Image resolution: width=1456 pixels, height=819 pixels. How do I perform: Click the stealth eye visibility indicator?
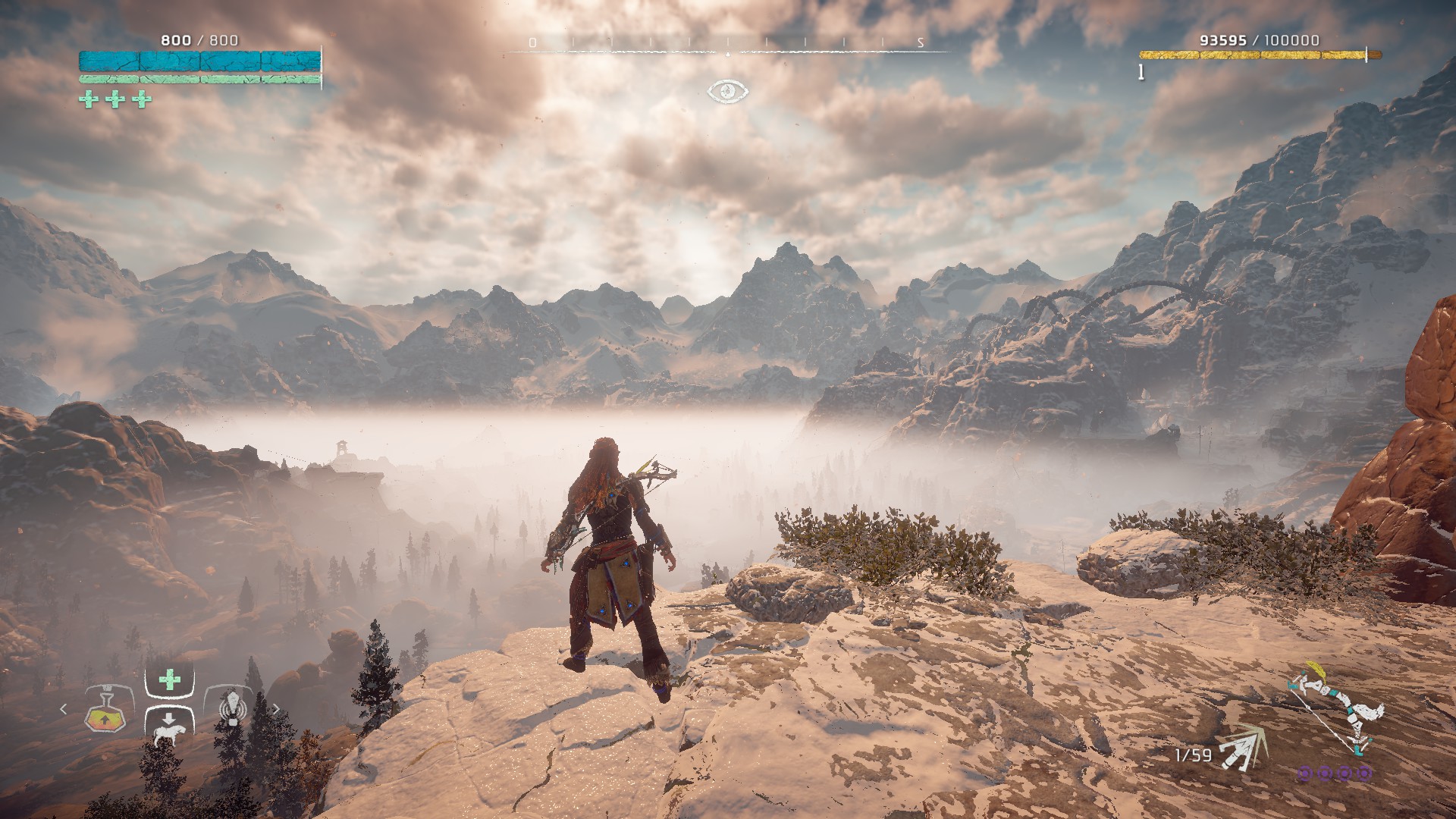click(x=728, y=92)
